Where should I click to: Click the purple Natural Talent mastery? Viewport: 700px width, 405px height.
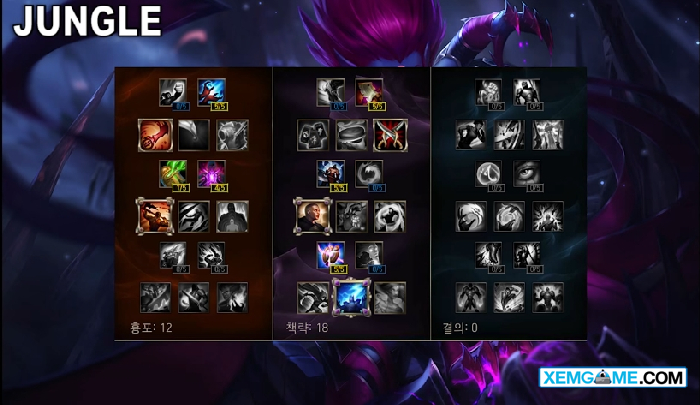click(x=211, y=173)
